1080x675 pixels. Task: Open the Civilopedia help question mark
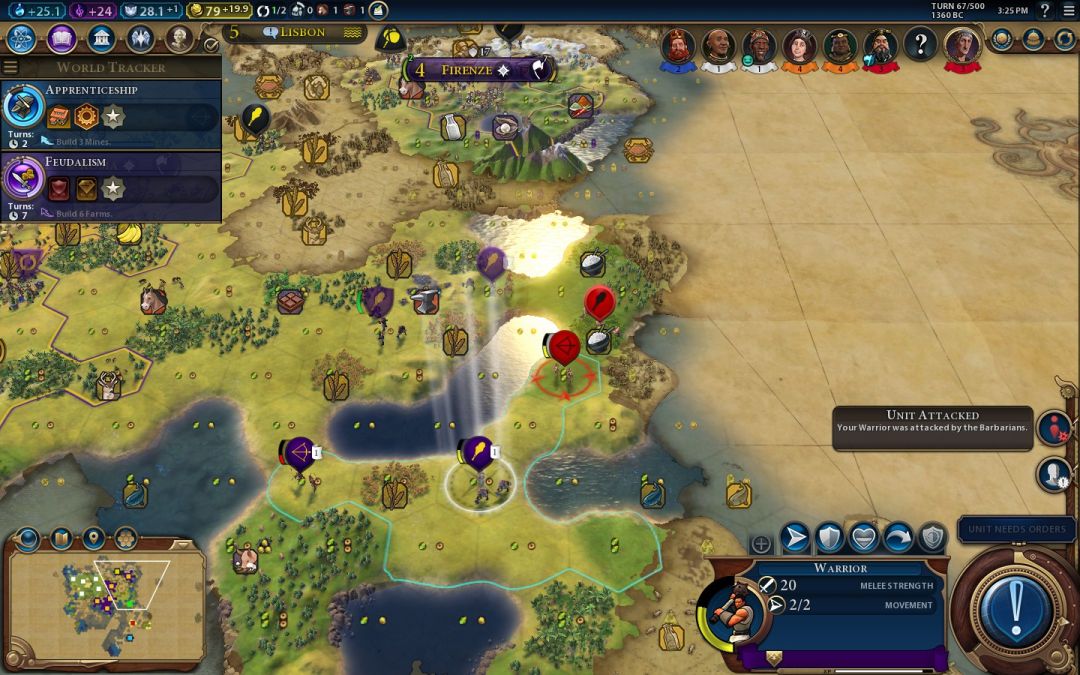tap(1045, 10)
